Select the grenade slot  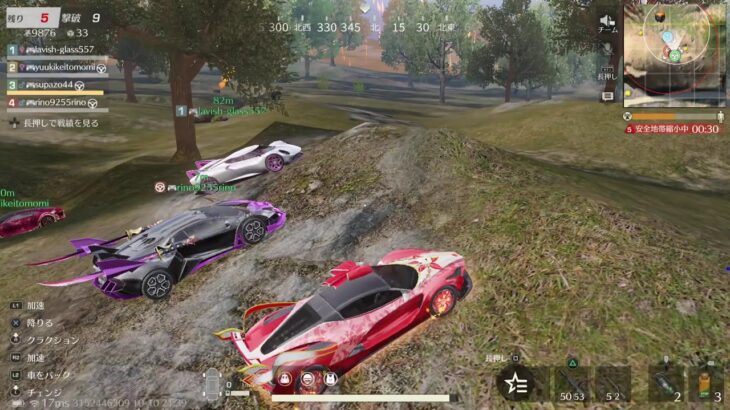tap(665, 383)
